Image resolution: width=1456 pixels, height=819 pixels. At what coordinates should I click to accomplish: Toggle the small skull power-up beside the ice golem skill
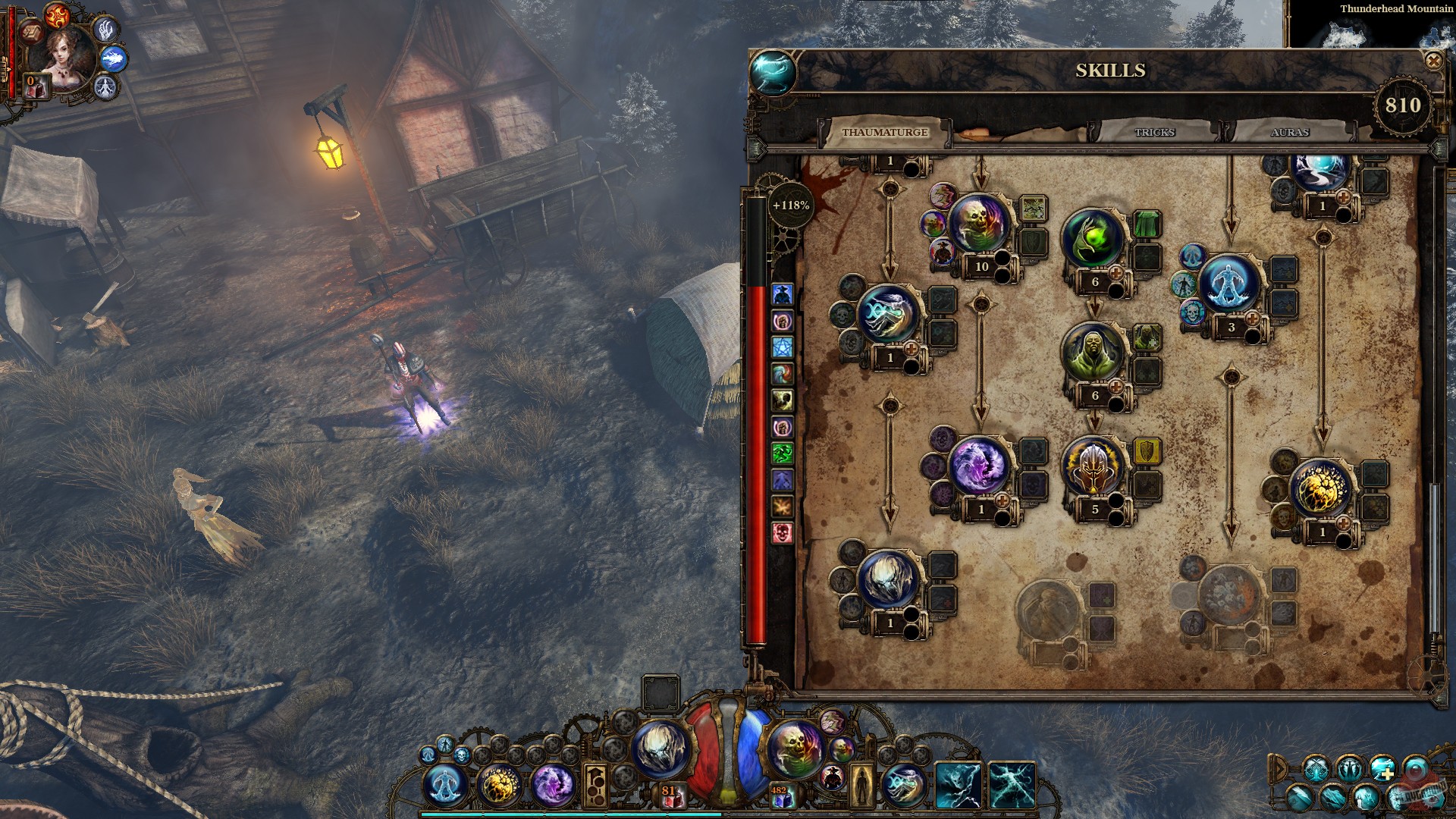[x=1192, y=311]
